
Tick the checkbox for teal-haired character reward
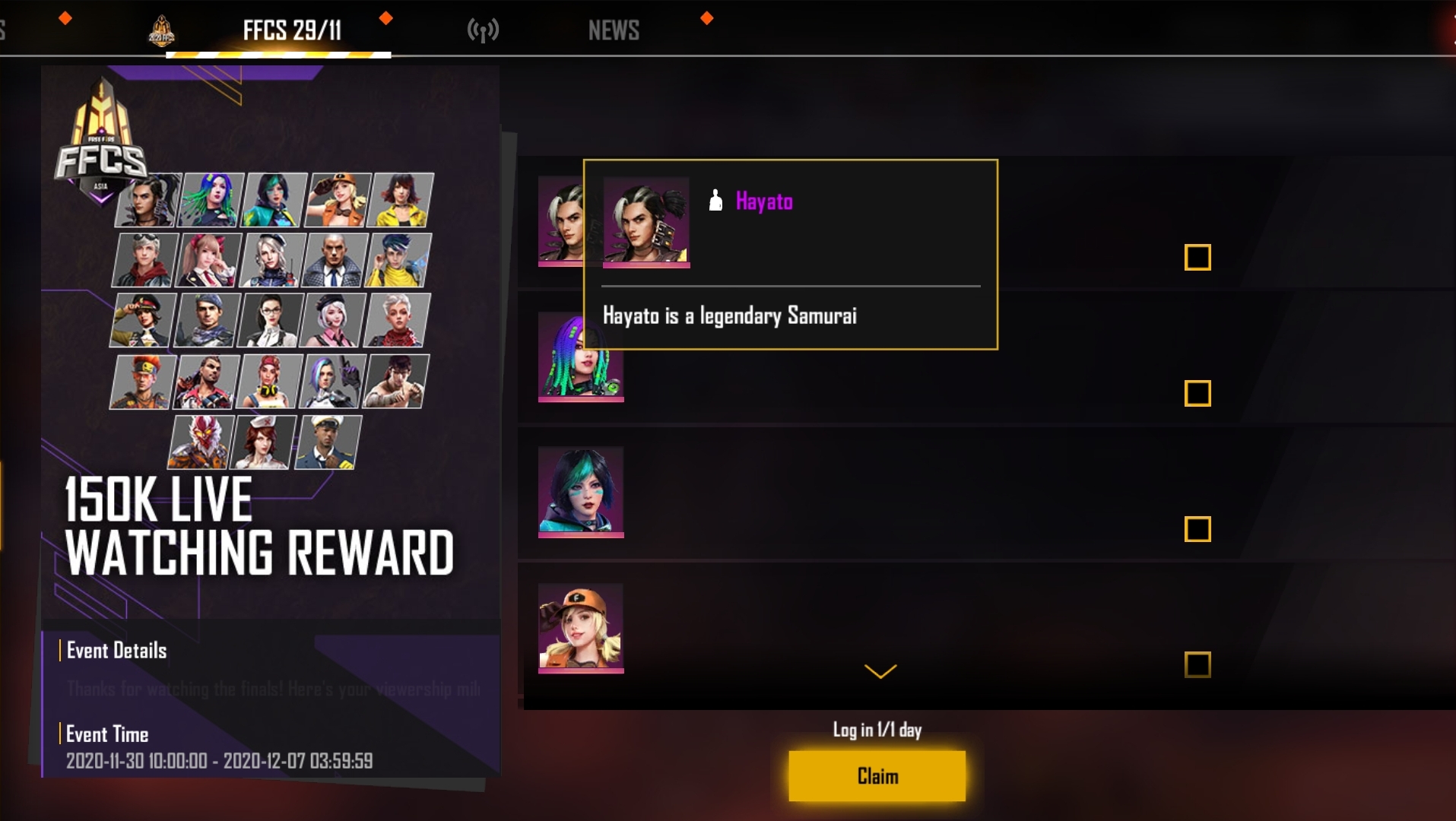[x=1197, y=529]
